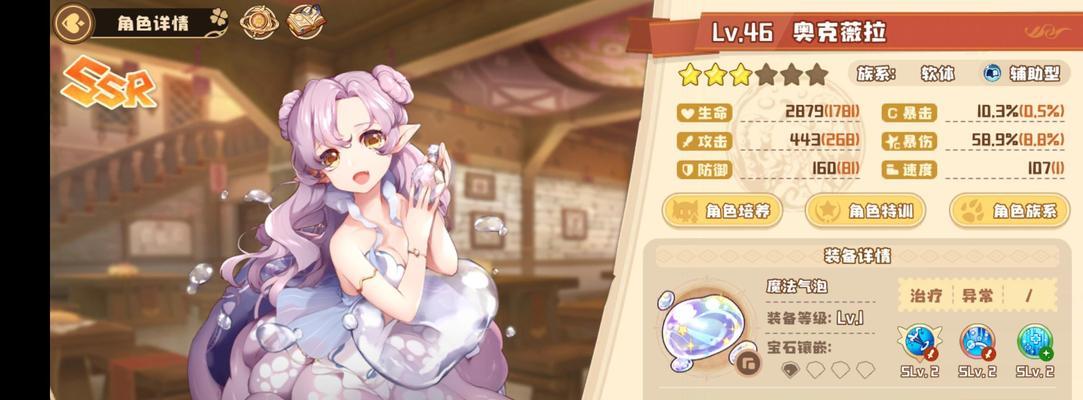This screenshot has width=1083, height=400.
Task: Open 角色培养 character training
Action: 723,211
